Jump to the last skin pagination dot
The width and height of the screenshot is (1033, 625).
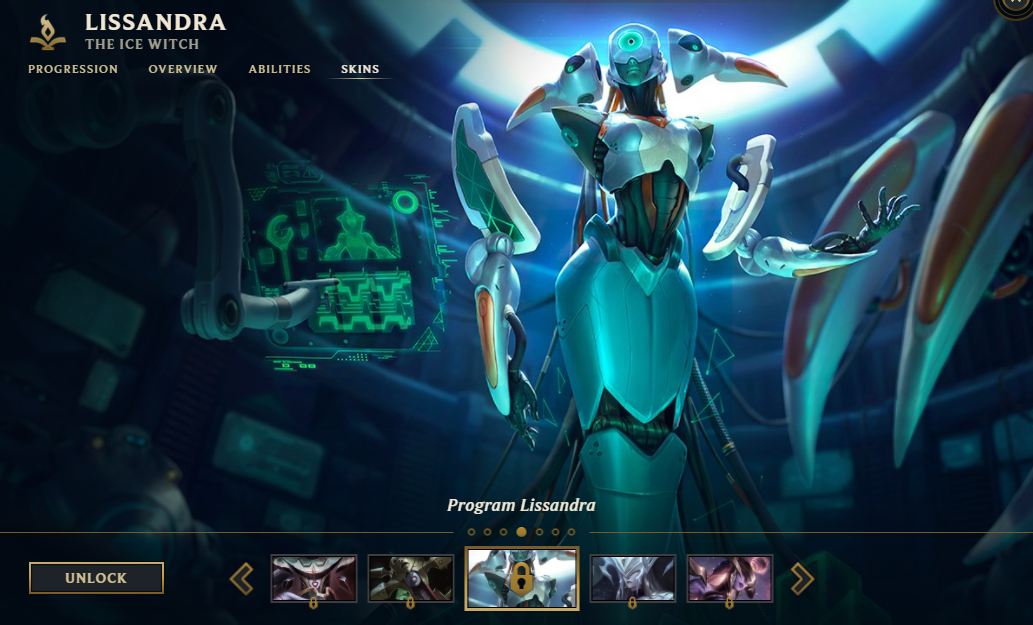coord(571,532)
